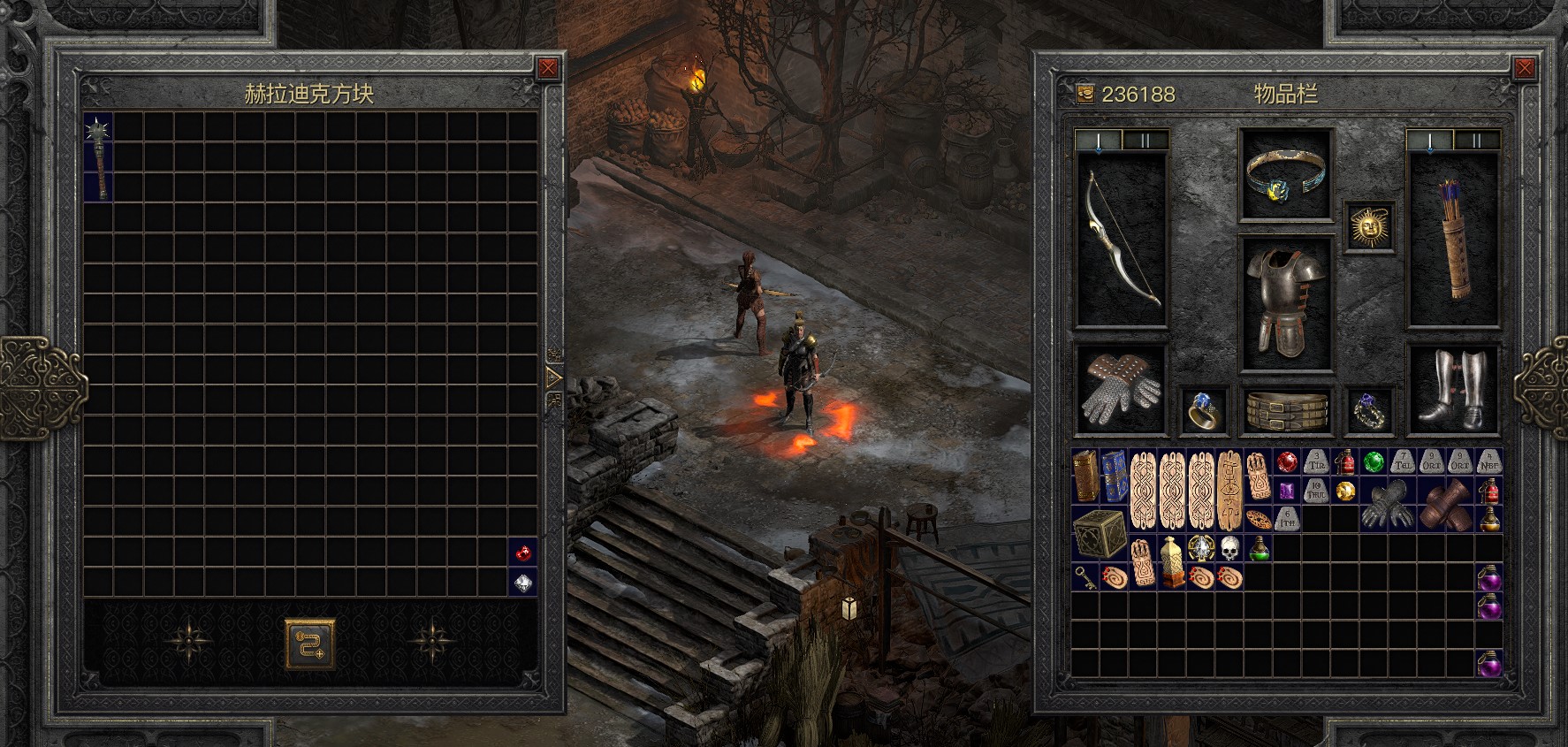Close the Horadric Cube panel
This screenshot has width=1568, height=747.
pos(548,68)
